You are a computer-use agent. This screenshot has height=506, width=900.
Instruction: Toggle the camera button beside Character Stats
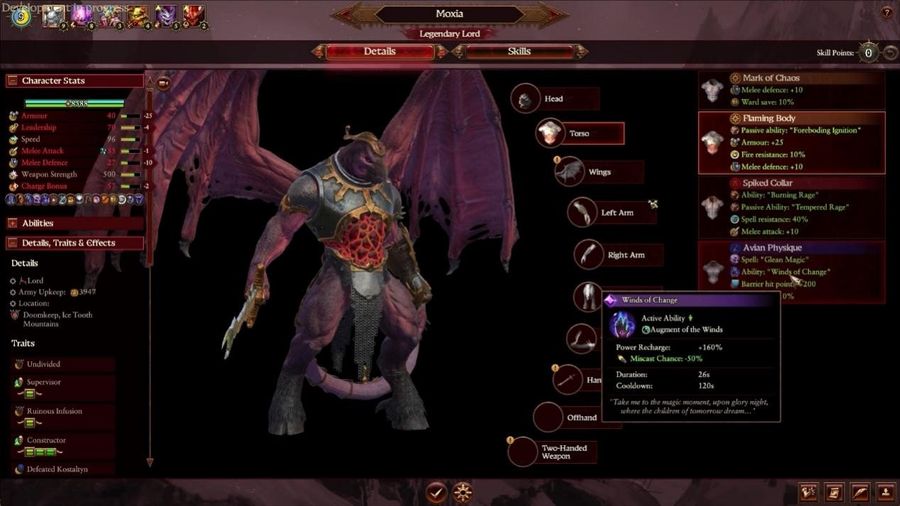click(x=163, y=83)
